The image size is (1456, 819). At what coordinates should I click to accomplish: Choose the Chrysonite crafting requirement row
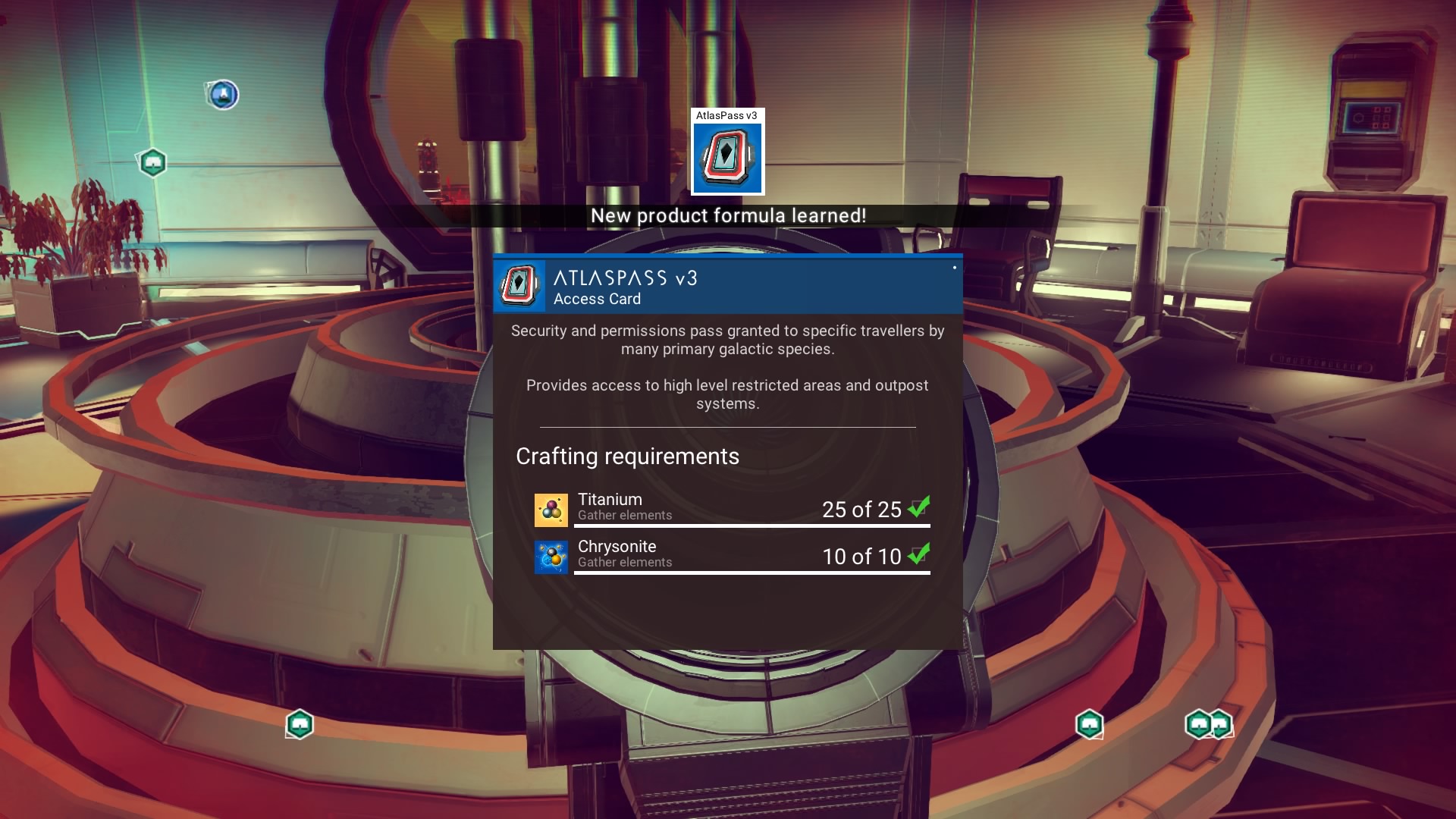pyautogui.click(x=732, y=556)
